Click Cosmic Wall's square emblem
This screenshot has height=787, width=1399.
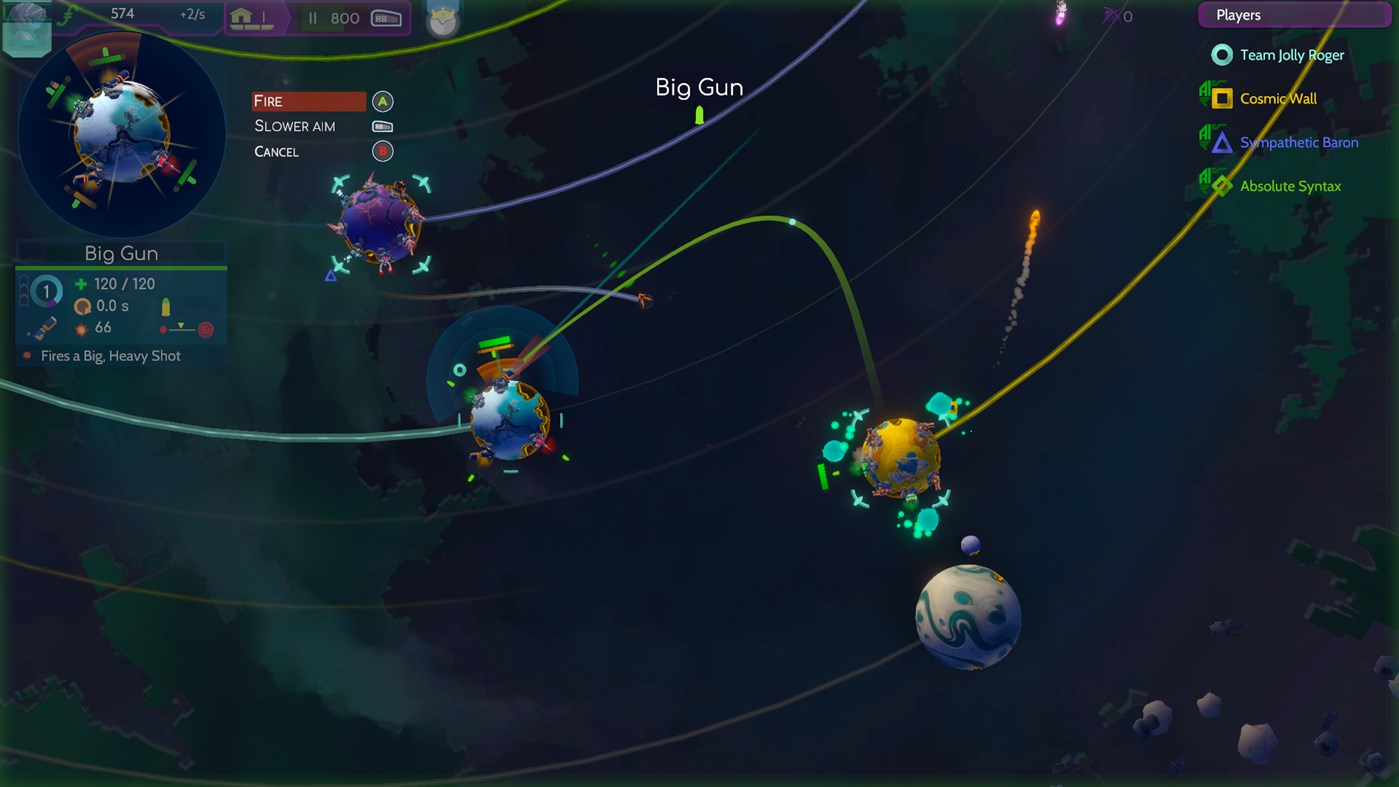tap(1221, 98)
